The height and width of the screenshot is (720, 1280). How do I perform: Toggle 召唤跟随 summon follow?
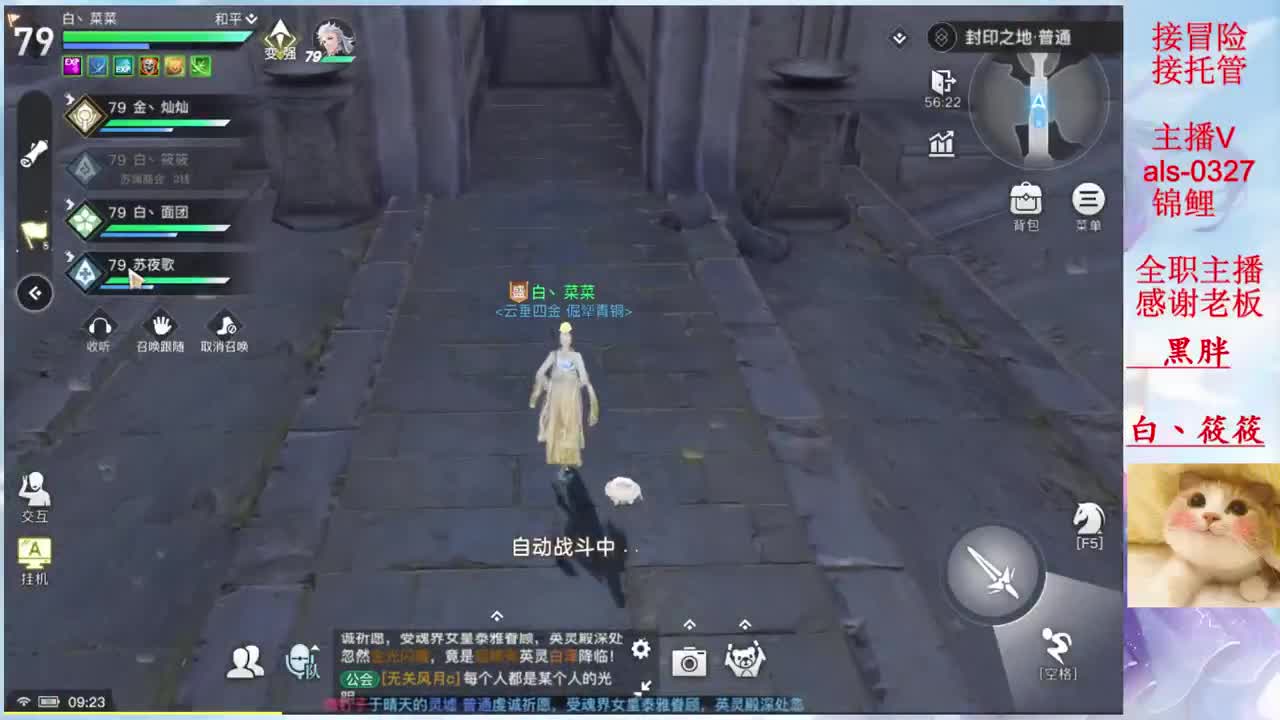[160, 325]
